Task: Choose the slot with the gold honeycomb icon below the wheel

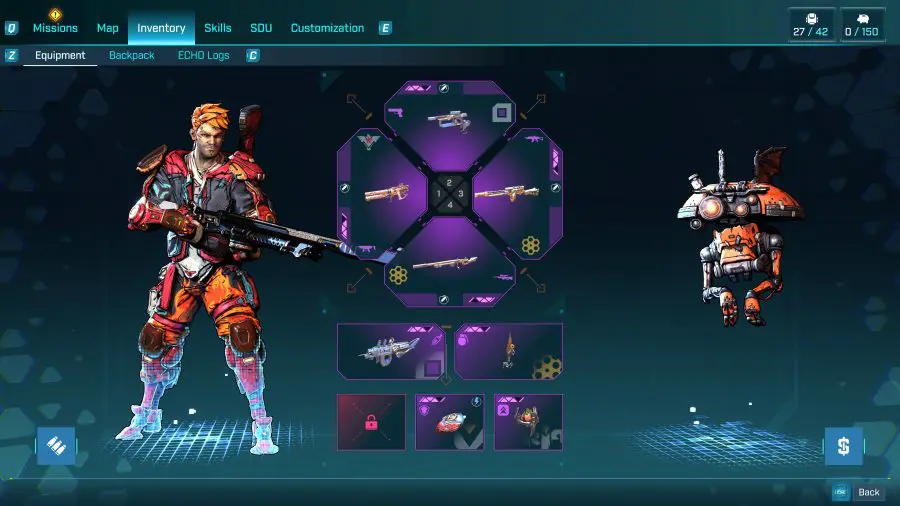Action: 509,351
